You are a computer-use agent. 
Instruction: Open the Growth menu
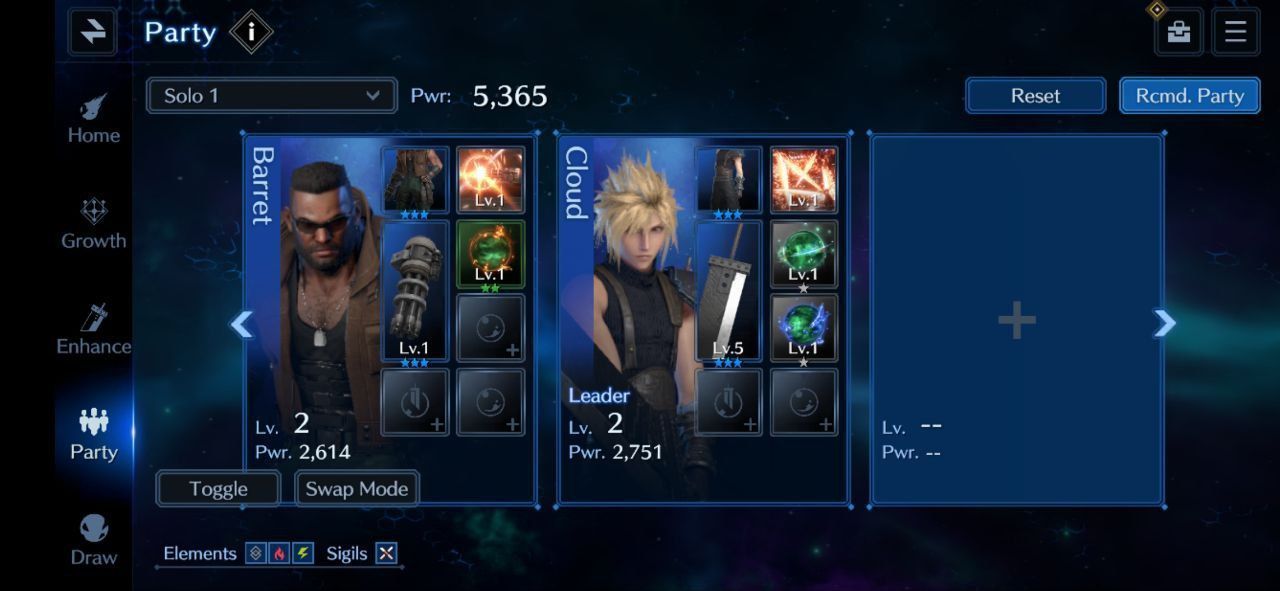[x=94, y=224]
